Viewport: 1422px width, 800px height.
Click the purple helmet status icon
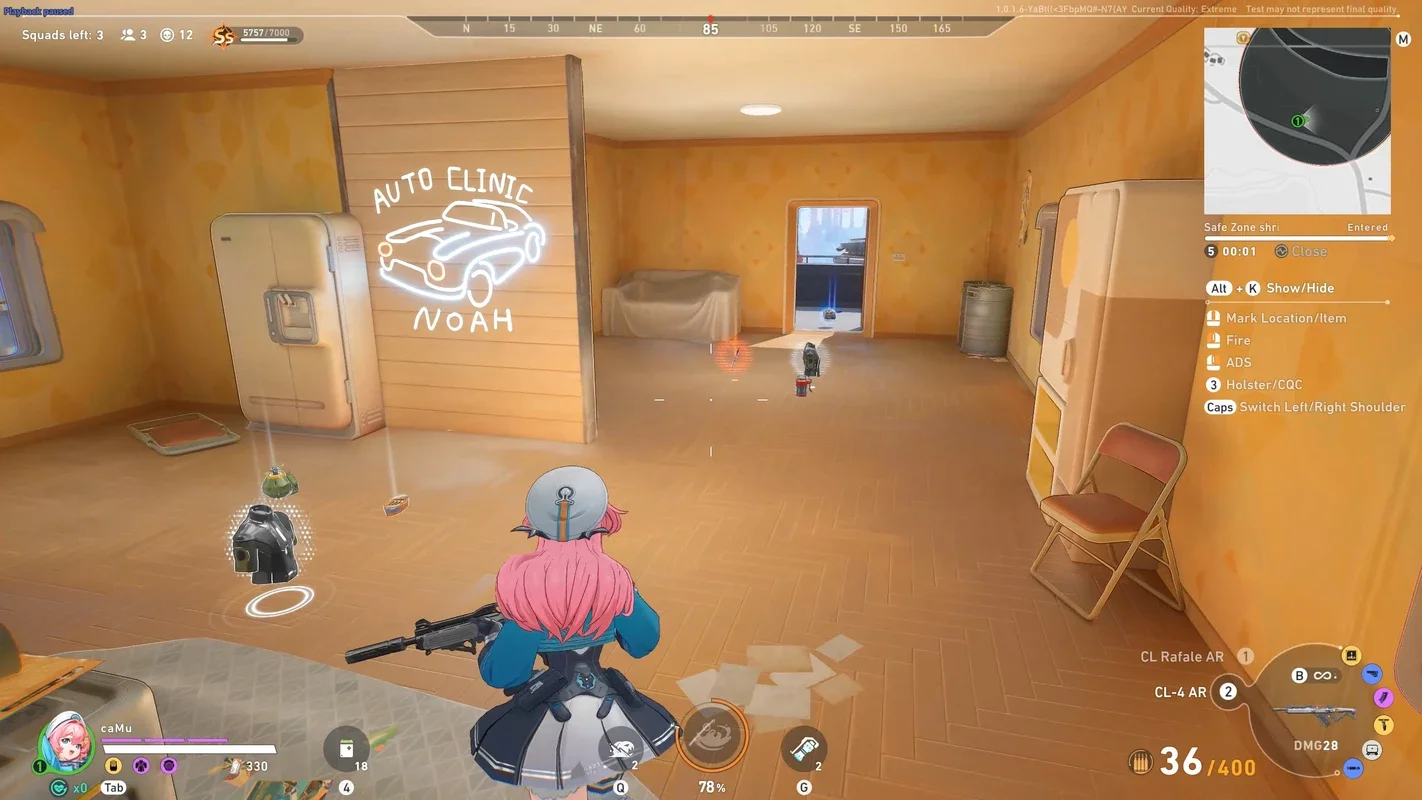click(168, 766)
